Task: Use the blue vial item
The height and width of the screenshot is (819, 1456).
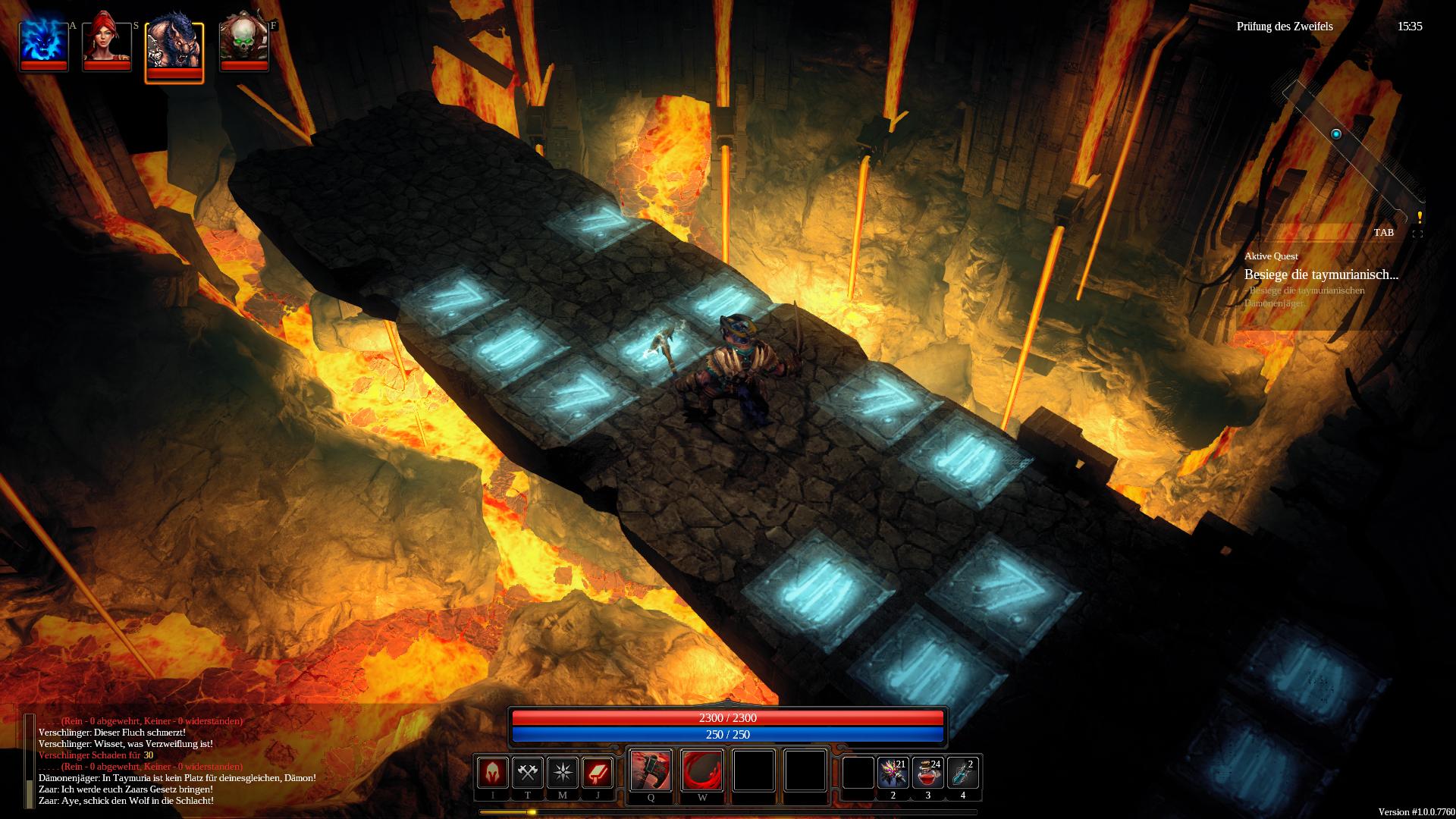Action: 962,773
